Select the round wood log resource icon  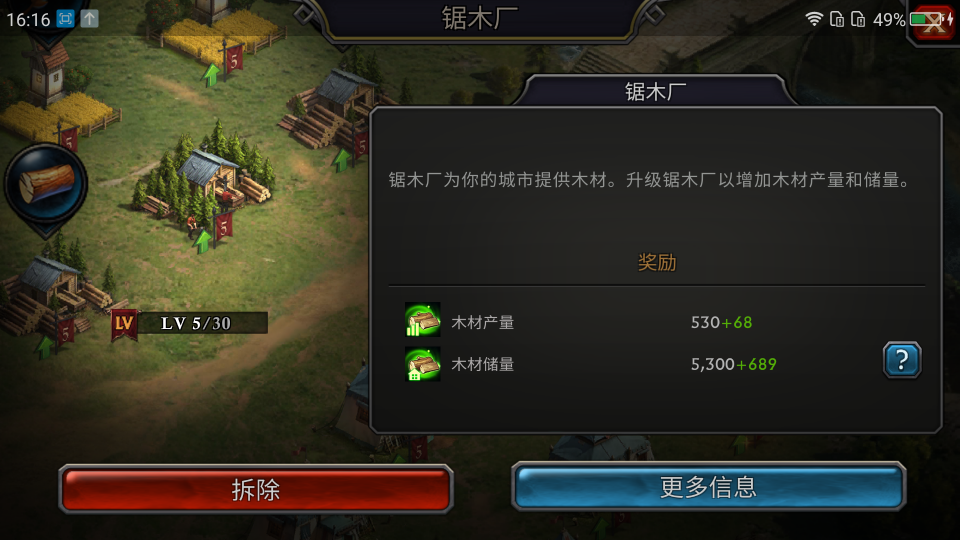46,183
